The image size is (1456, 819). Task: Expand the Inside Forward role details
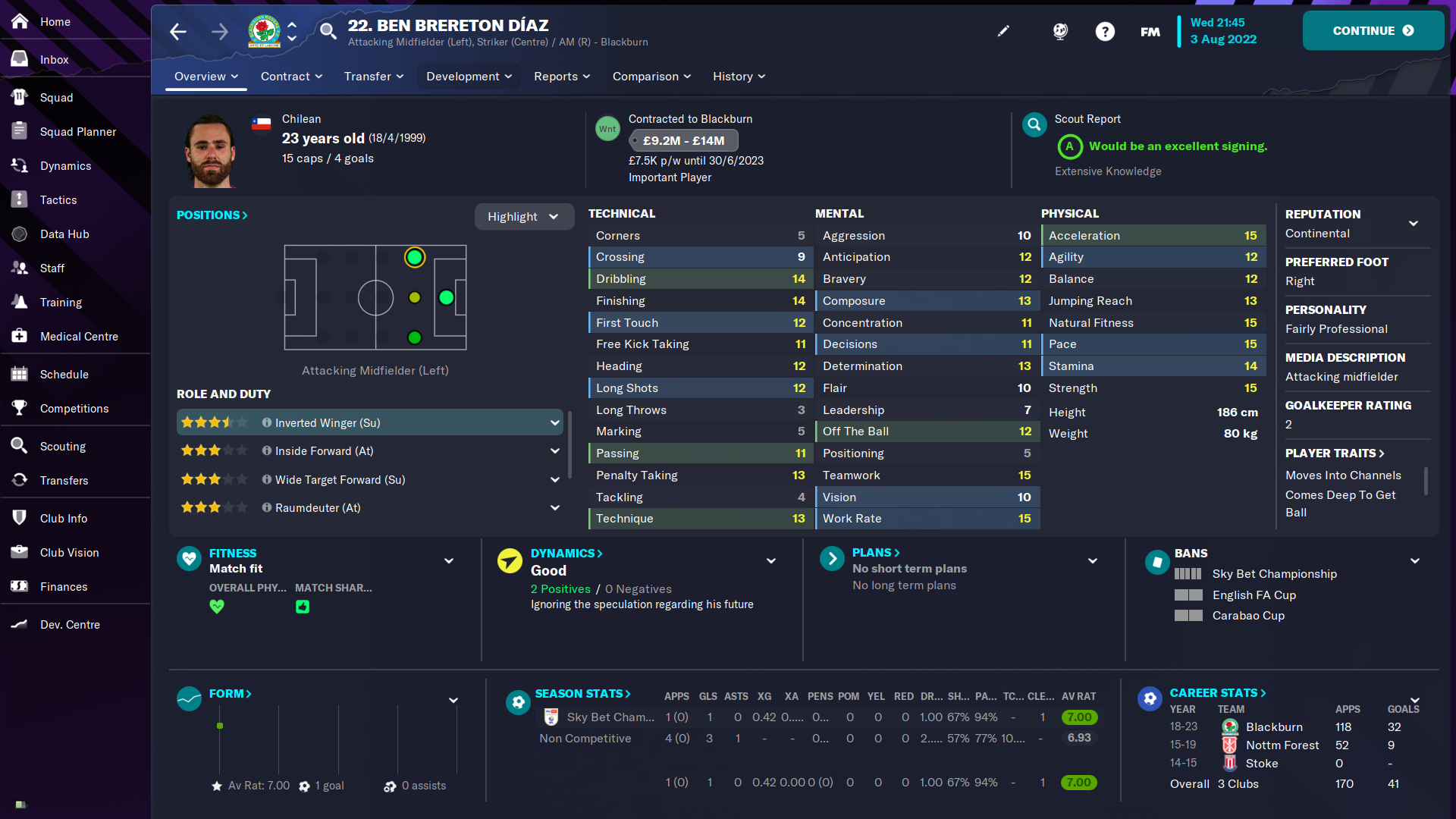click(x=555, y=450)
